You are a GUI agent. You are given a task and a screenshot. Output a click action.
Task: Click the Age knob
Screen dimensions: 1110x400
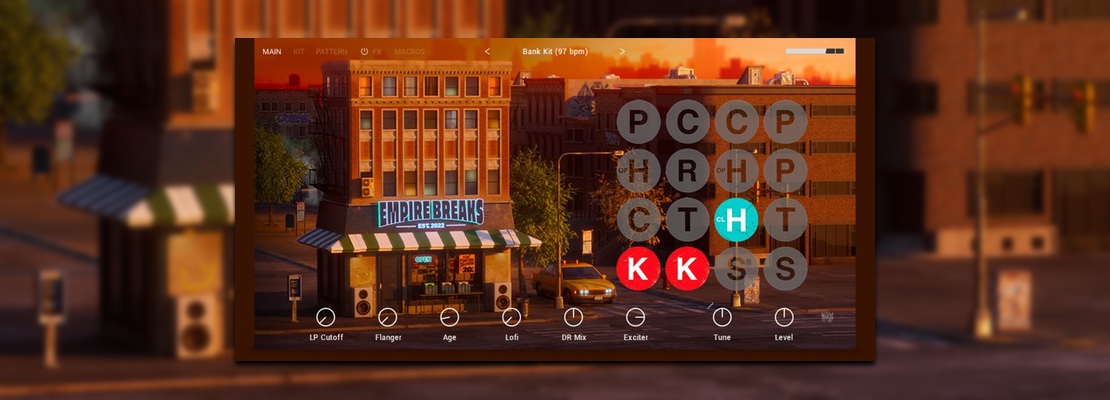(x=450, y=317)
